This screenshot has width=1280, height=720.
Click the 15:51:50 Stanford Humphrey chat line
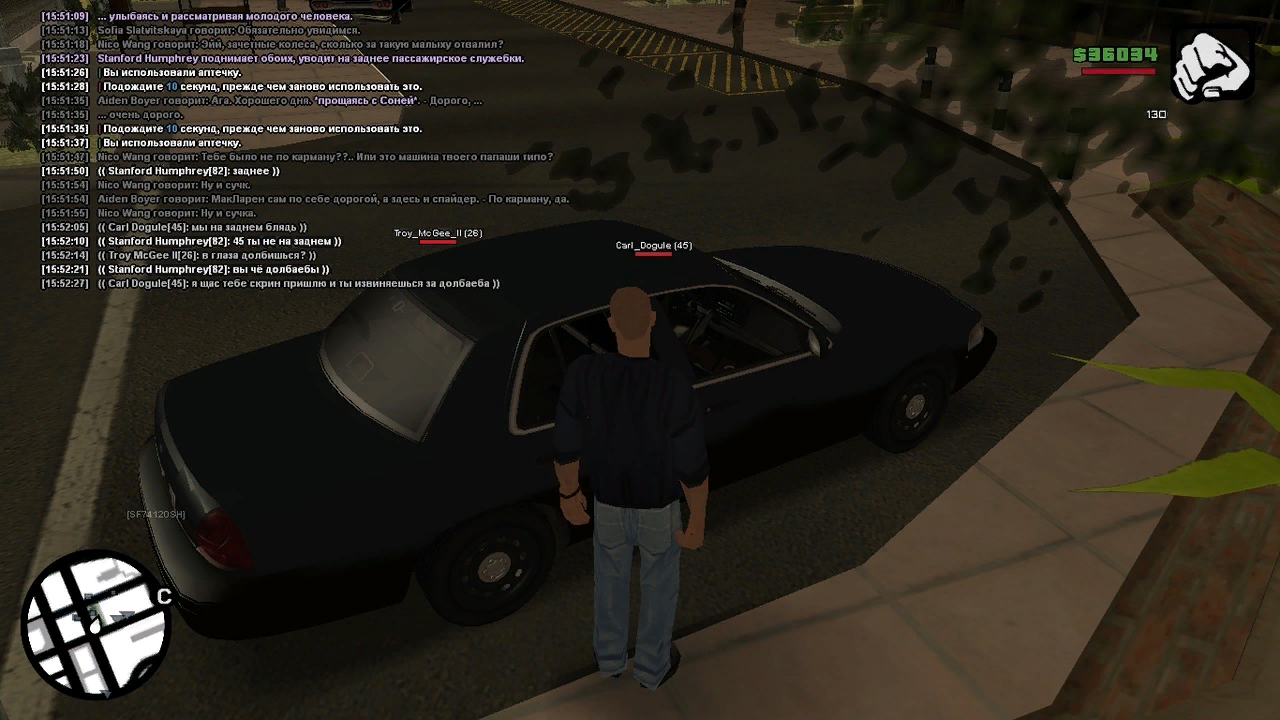188,171
